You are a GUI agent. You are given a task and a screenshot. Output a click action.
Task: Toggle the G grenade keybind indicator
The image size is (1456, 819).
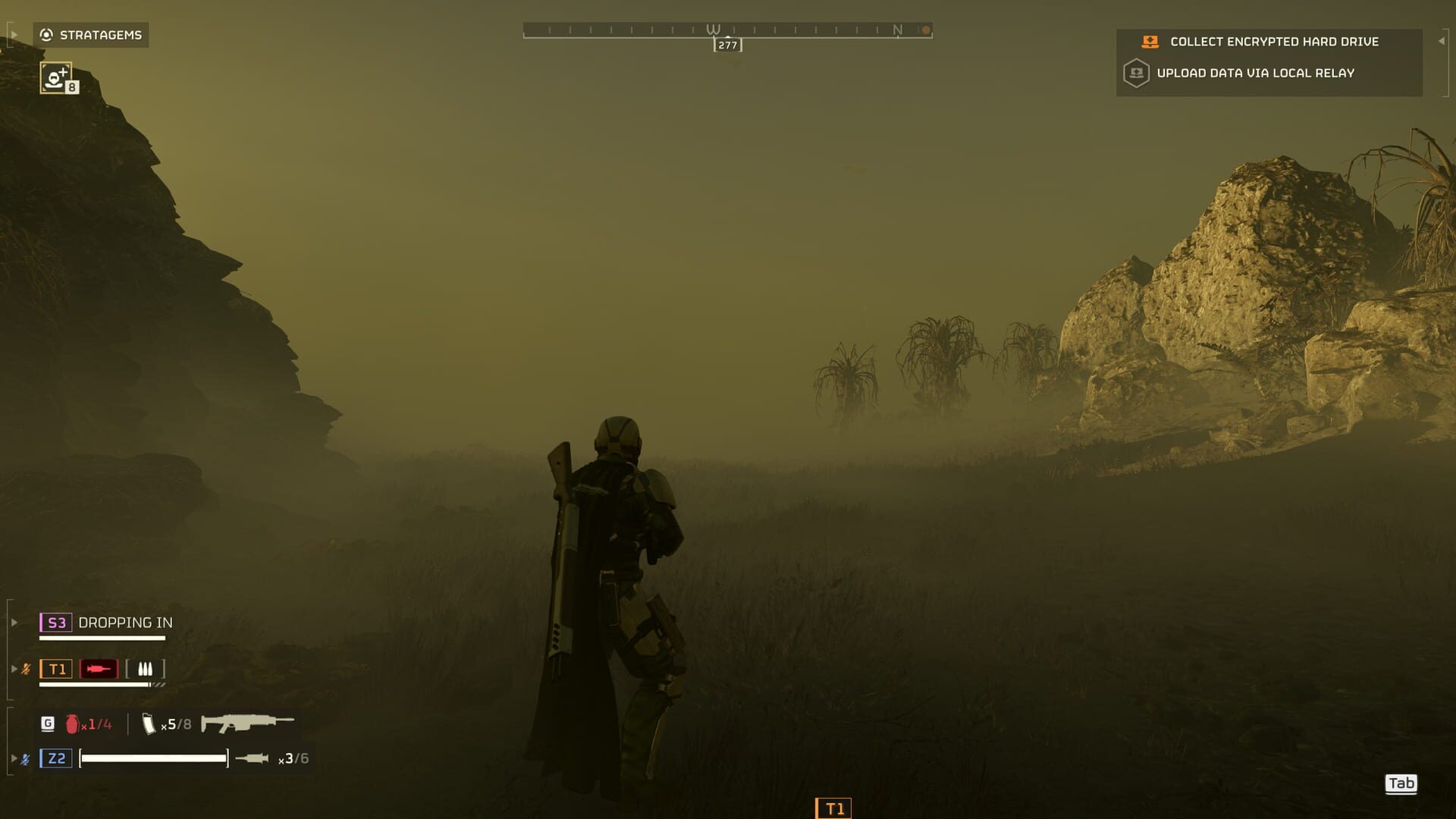[47, 723]
